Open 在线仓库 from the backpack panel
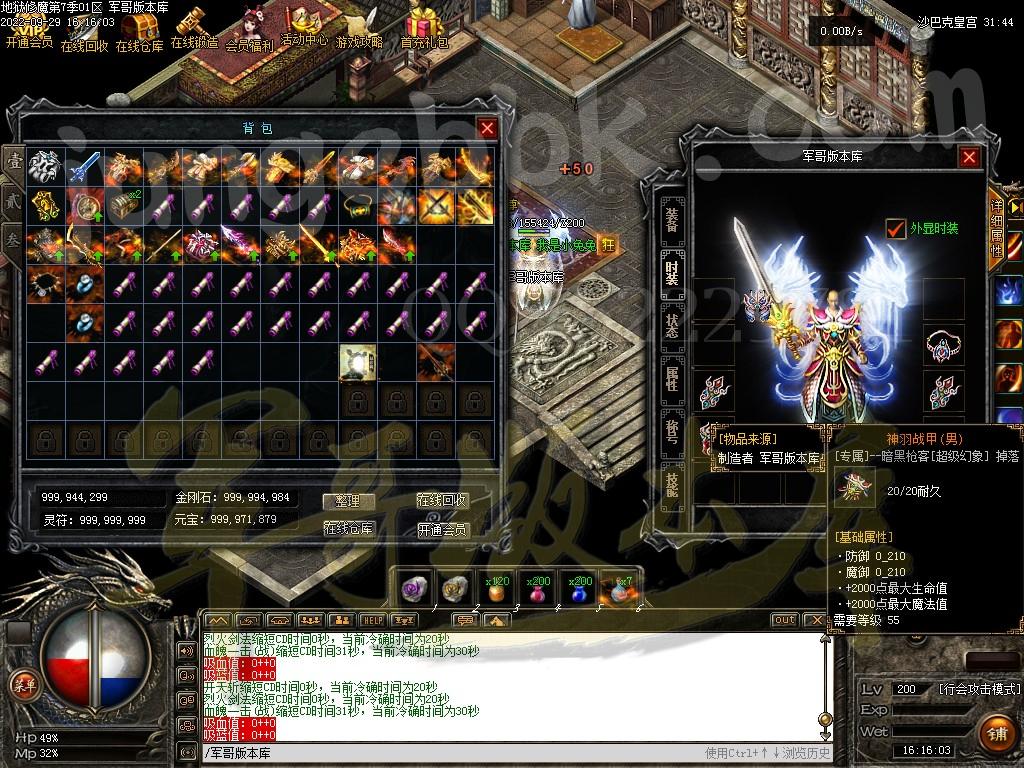The height and width of the screenshot is (768, 1024). pos(348,529)
